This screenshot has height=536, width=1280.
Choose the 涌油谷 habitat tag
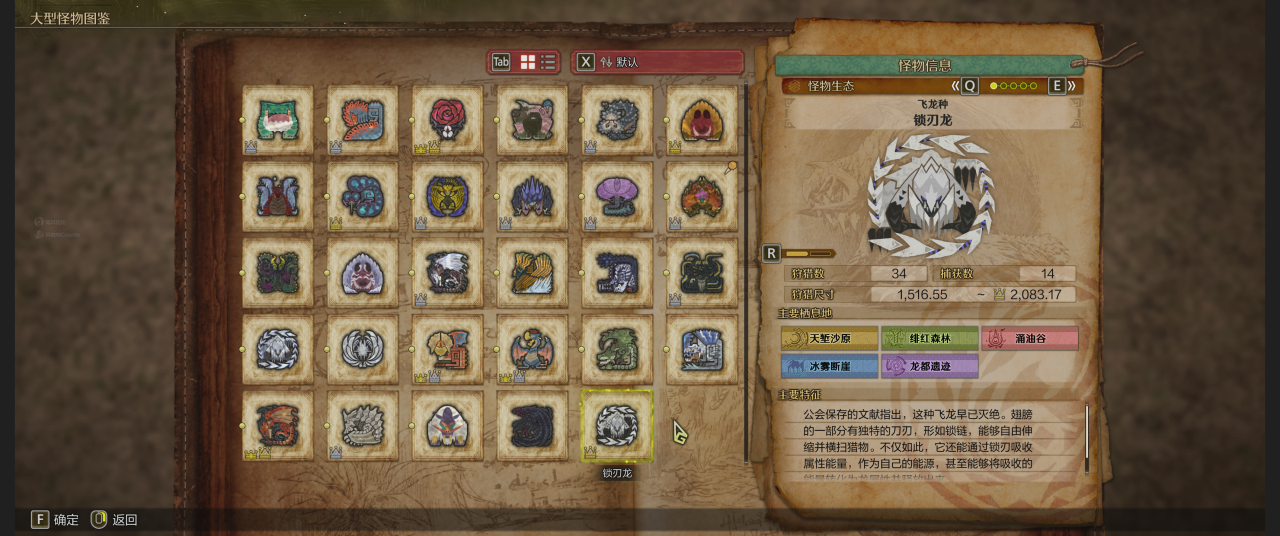click(x=1030, y=338)
